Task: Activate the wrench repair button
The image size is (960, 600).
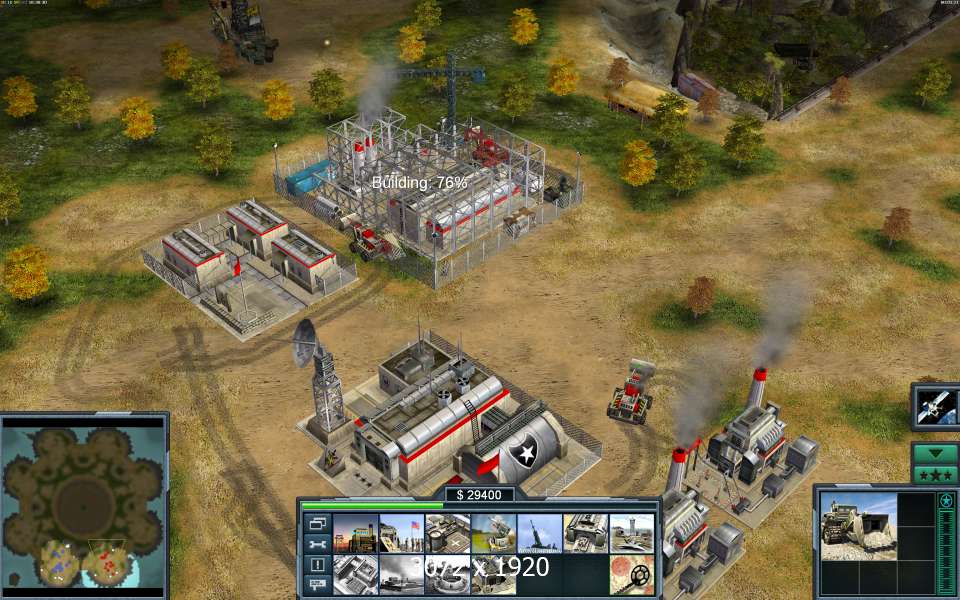Action: pyautogui.click(x=318, y=545)
